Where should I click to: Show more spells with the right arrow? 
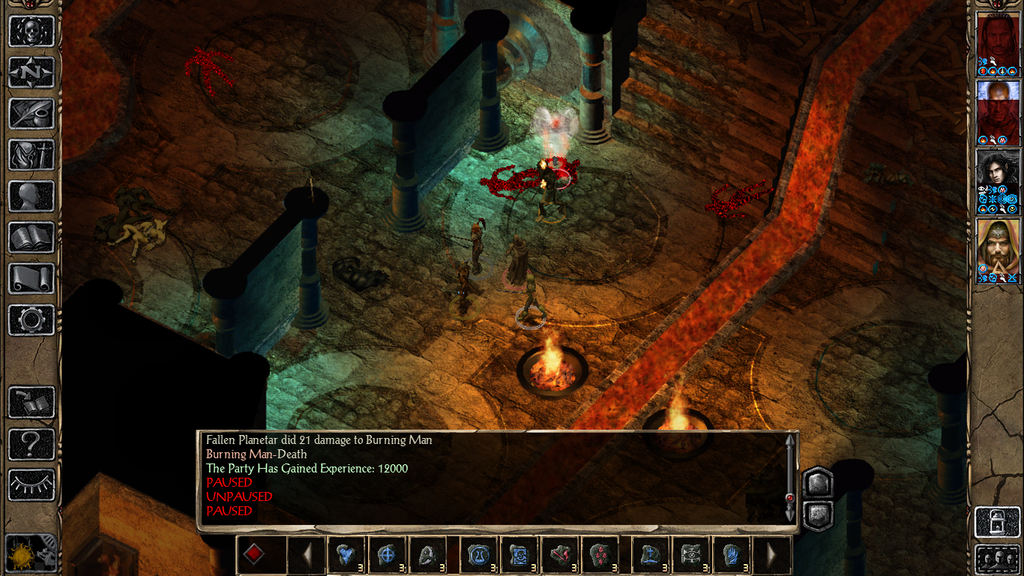[771, 555]
